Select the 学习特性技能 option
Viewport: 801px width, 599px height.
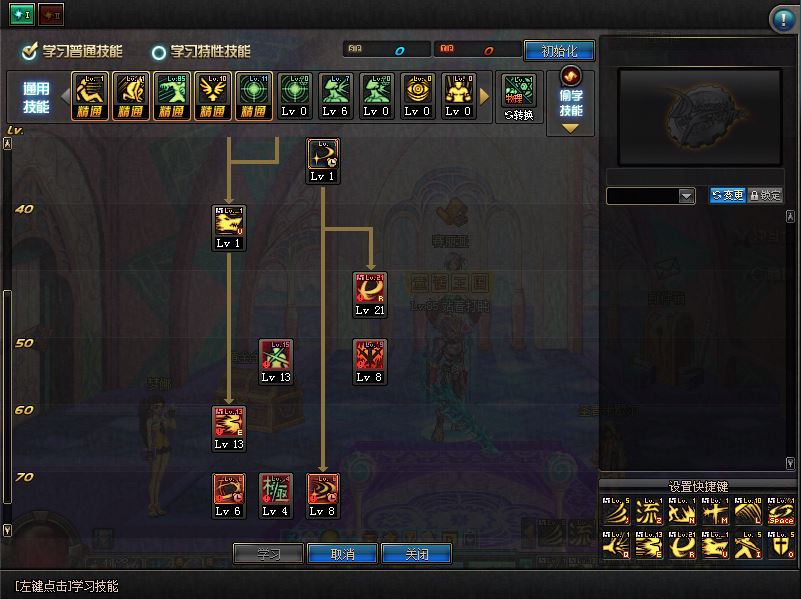click(x=201, y=51)
